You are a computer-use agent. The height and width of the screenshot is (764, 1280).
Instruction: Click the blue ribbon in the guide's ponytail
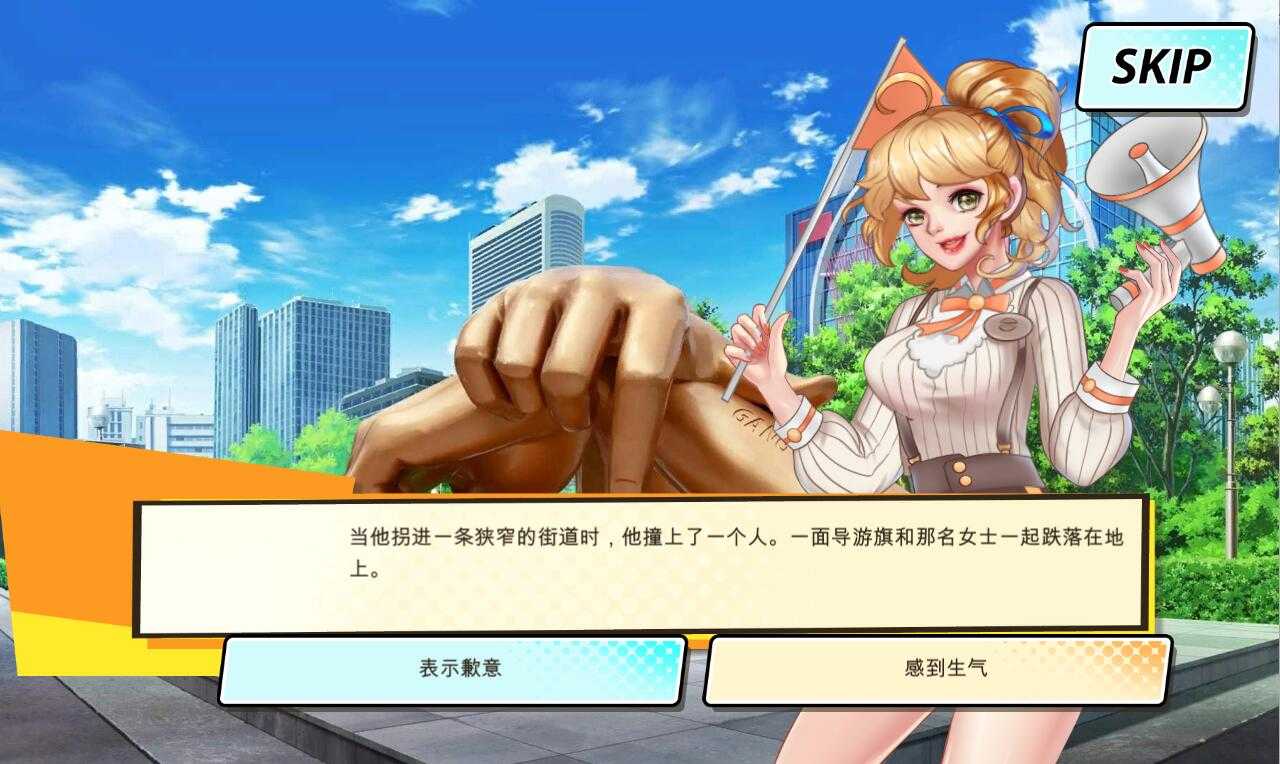point(1013,118)
